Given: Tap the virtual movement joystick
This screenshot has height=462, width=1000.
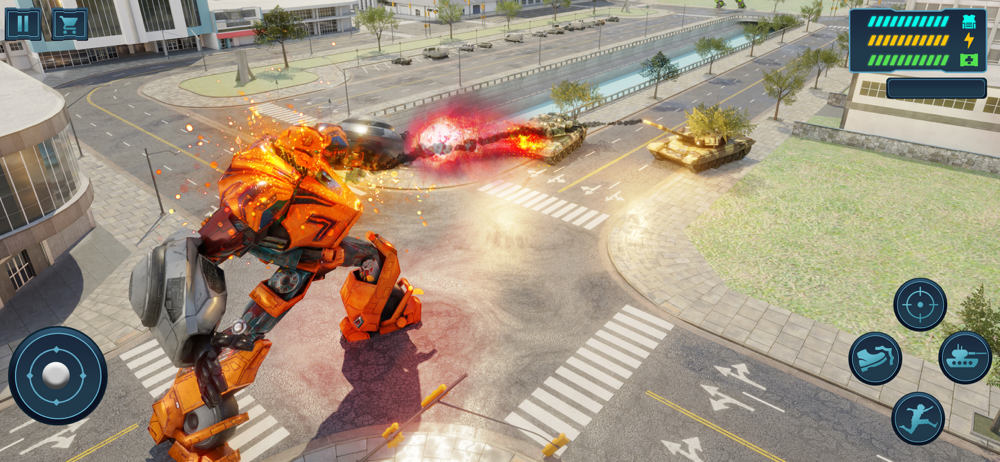Looking at the screenshot, I should (57, 375).
